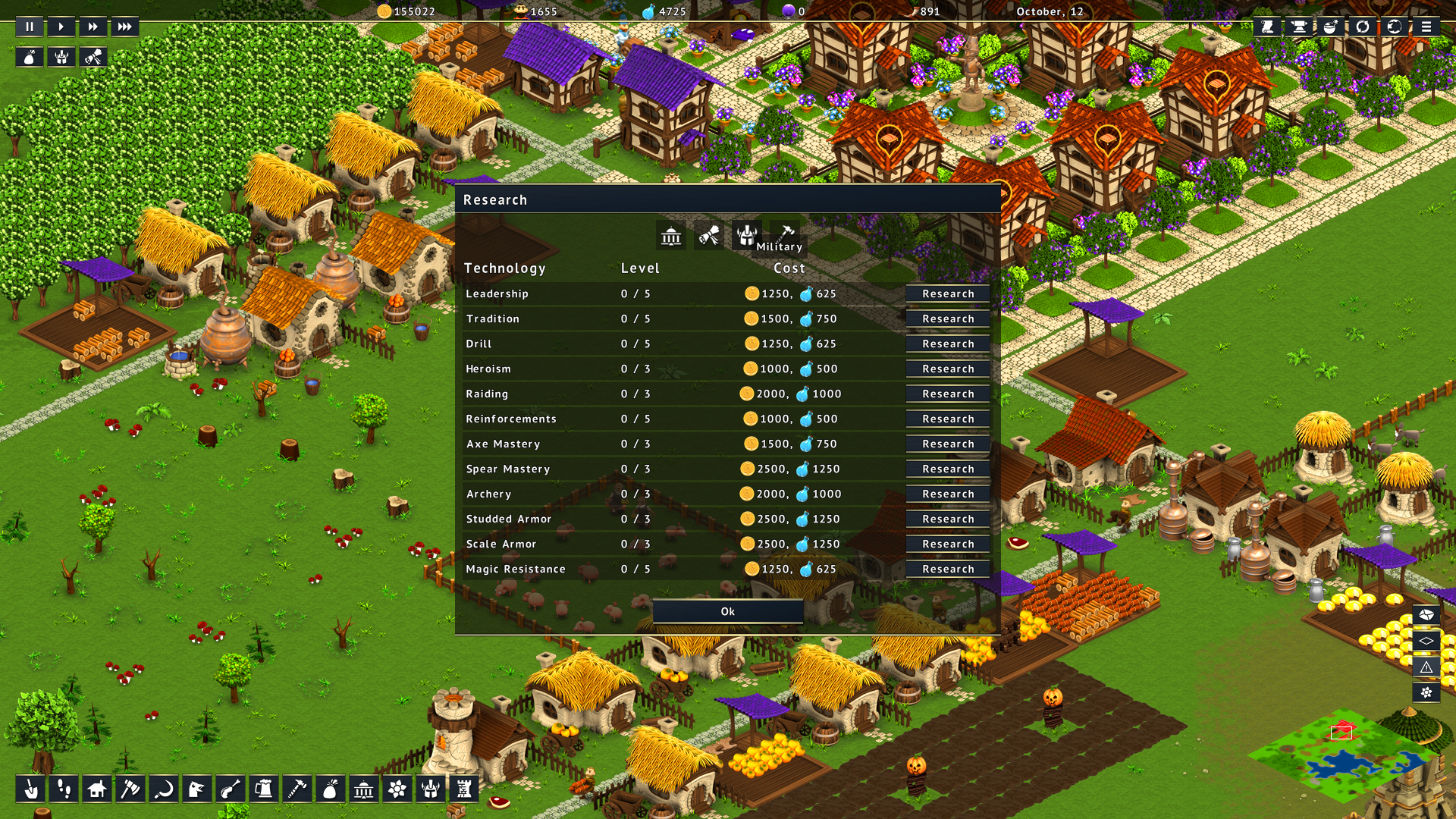Open the main hamburger menu
The height and width of the screenshot is (819, 1456).
pyautogui.click(x=1426, y=27)
